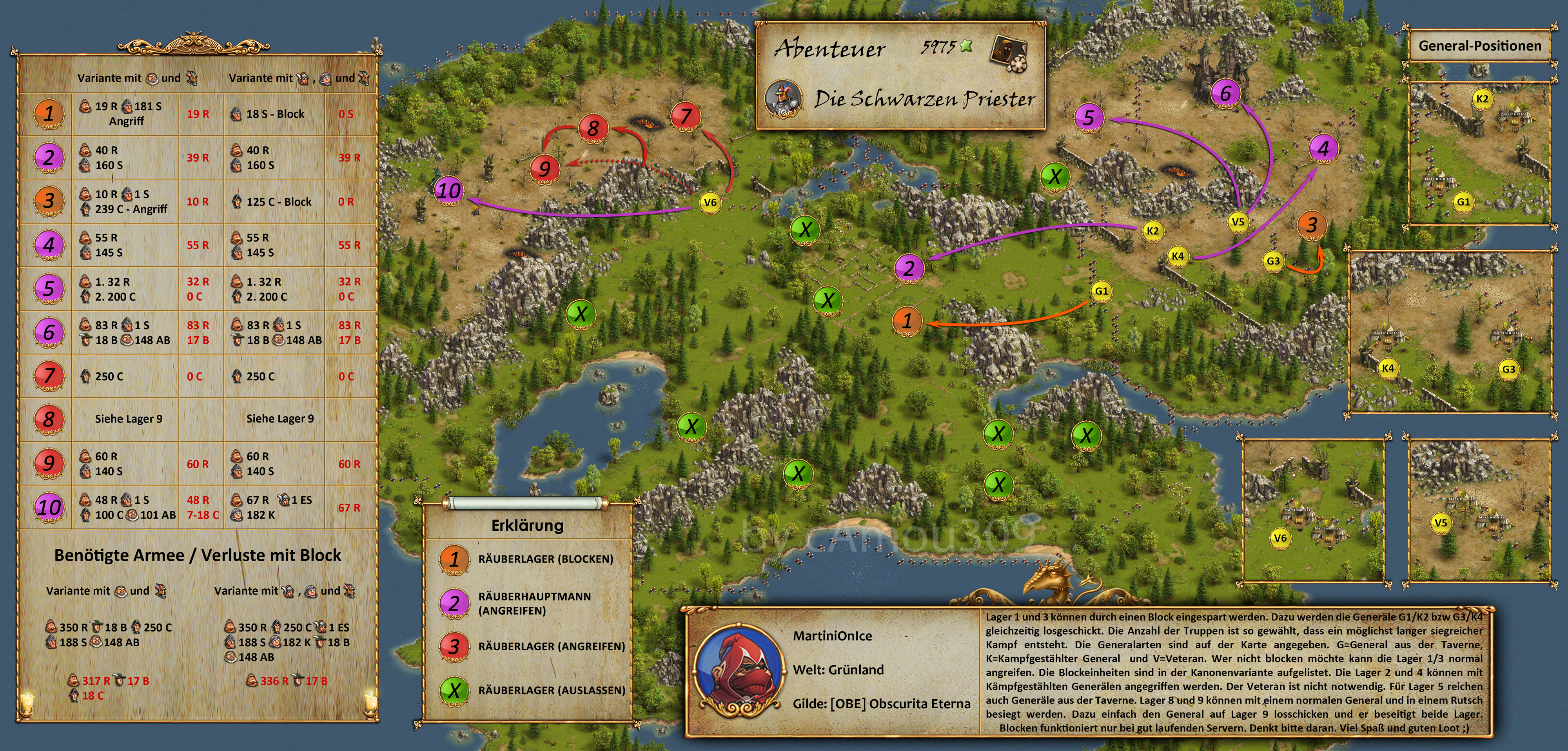The height and width of the screenshot is (751, 1568).
Task: Click the General-Positionen header panel
Action: click(x=1479, y=45)
